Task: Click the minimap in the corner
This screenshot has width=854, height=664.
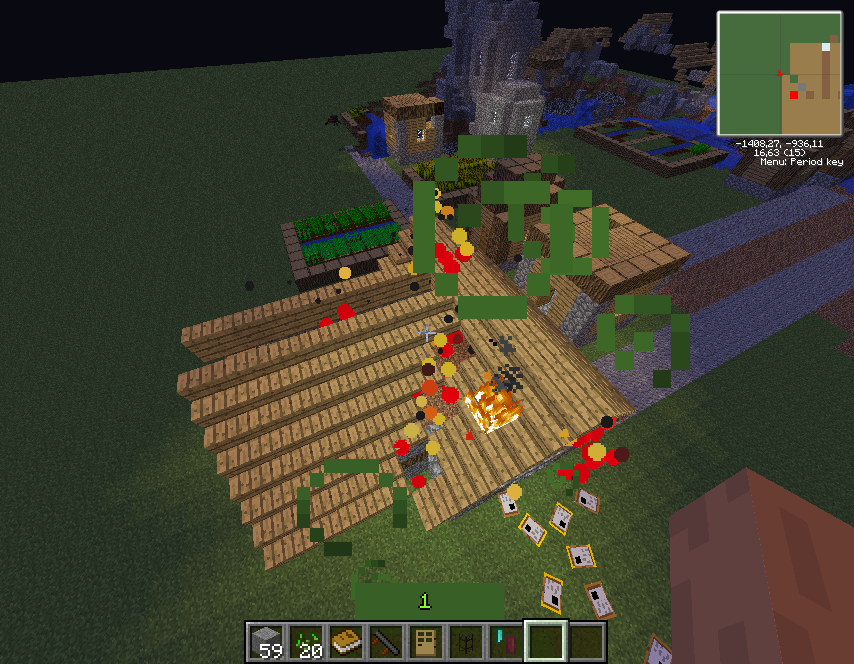Action: (779, 73)
